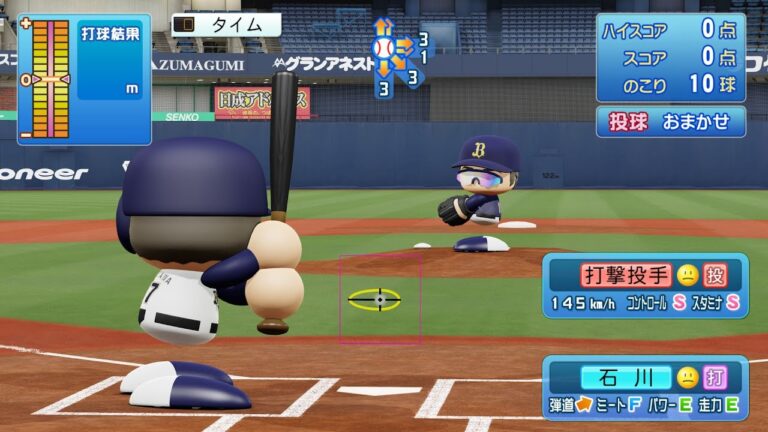Click the pitch type arrows indicator

click(398, 55)
